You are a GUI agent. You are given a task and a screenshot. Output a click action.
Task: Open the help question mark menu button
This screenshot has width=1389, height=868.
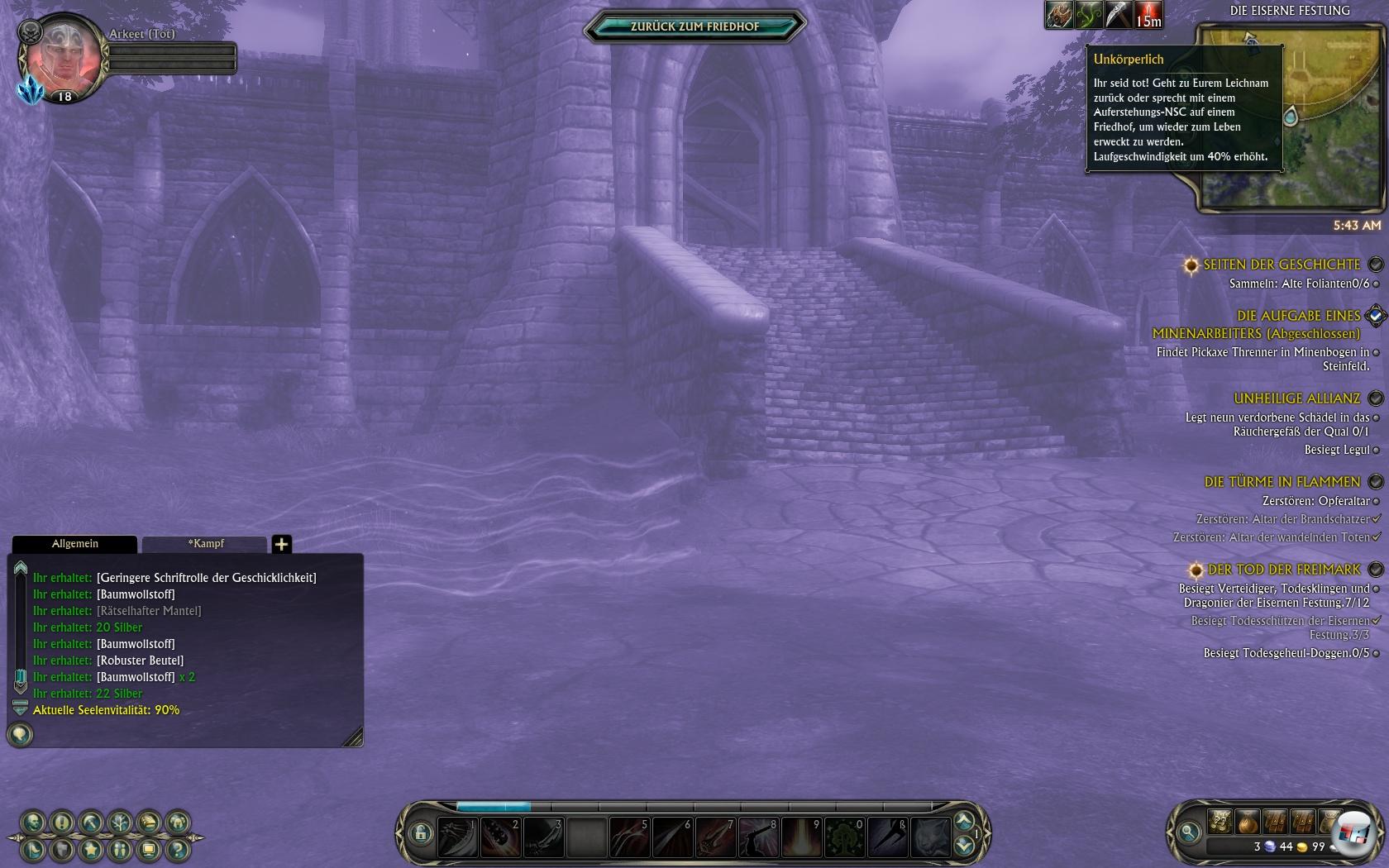click(x=178, y=850)
